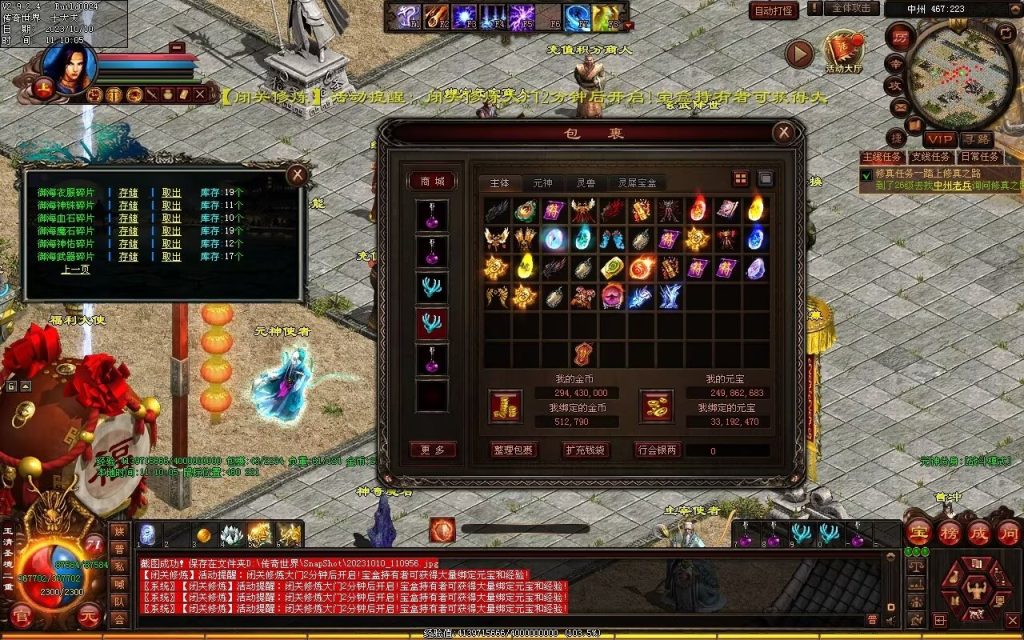Viewport: 1024px width, 640px height.
Task: Go to 上一页 in storage dialog
Action: (x=75, y=270)
